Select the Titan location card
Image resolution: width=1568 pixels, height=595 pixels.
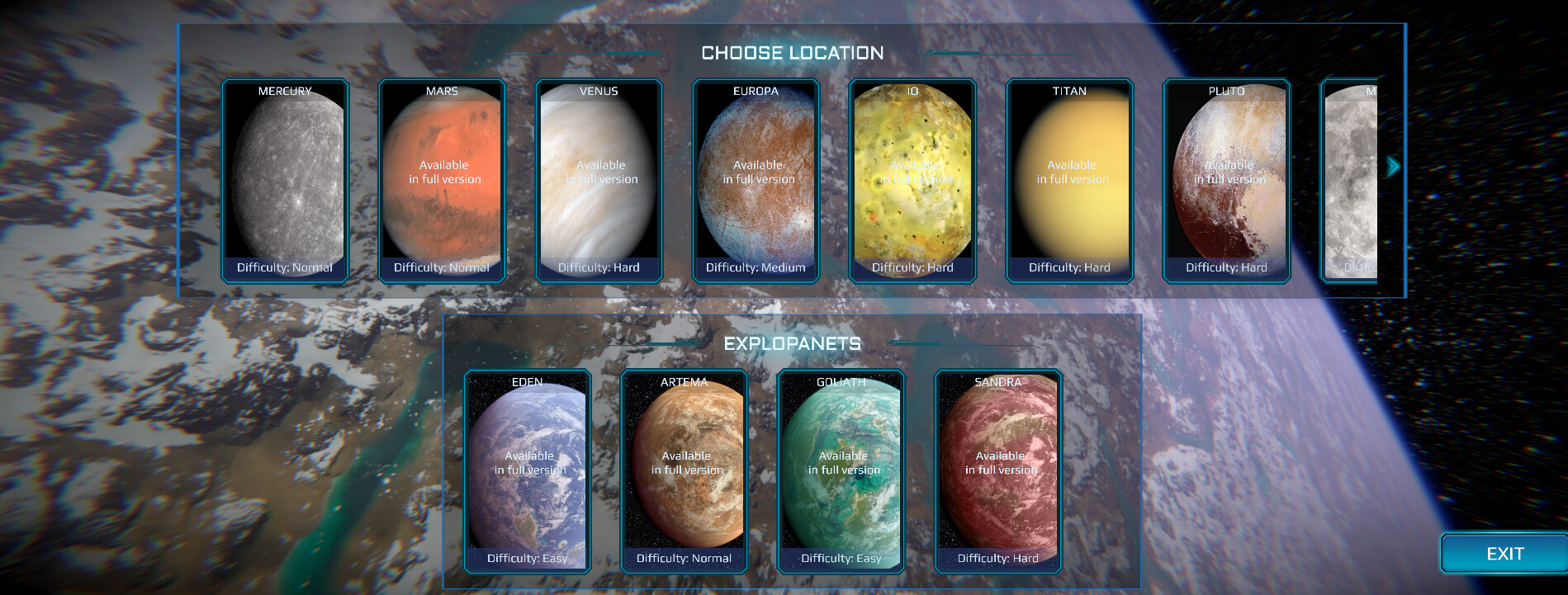[1069, 181]
